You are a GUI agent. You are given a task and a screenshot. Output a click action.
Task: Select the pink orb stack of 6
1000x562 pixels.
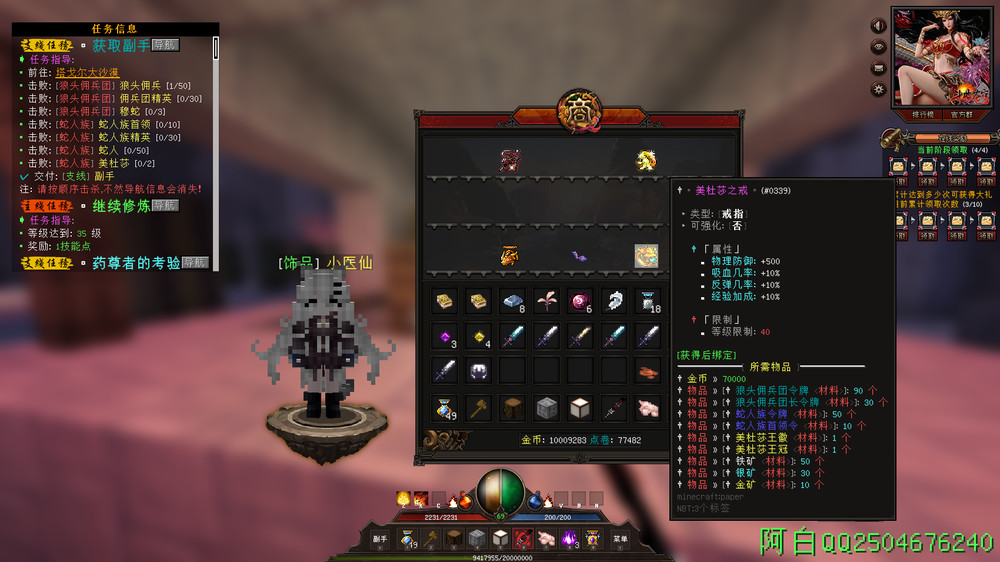coord(580,301)
